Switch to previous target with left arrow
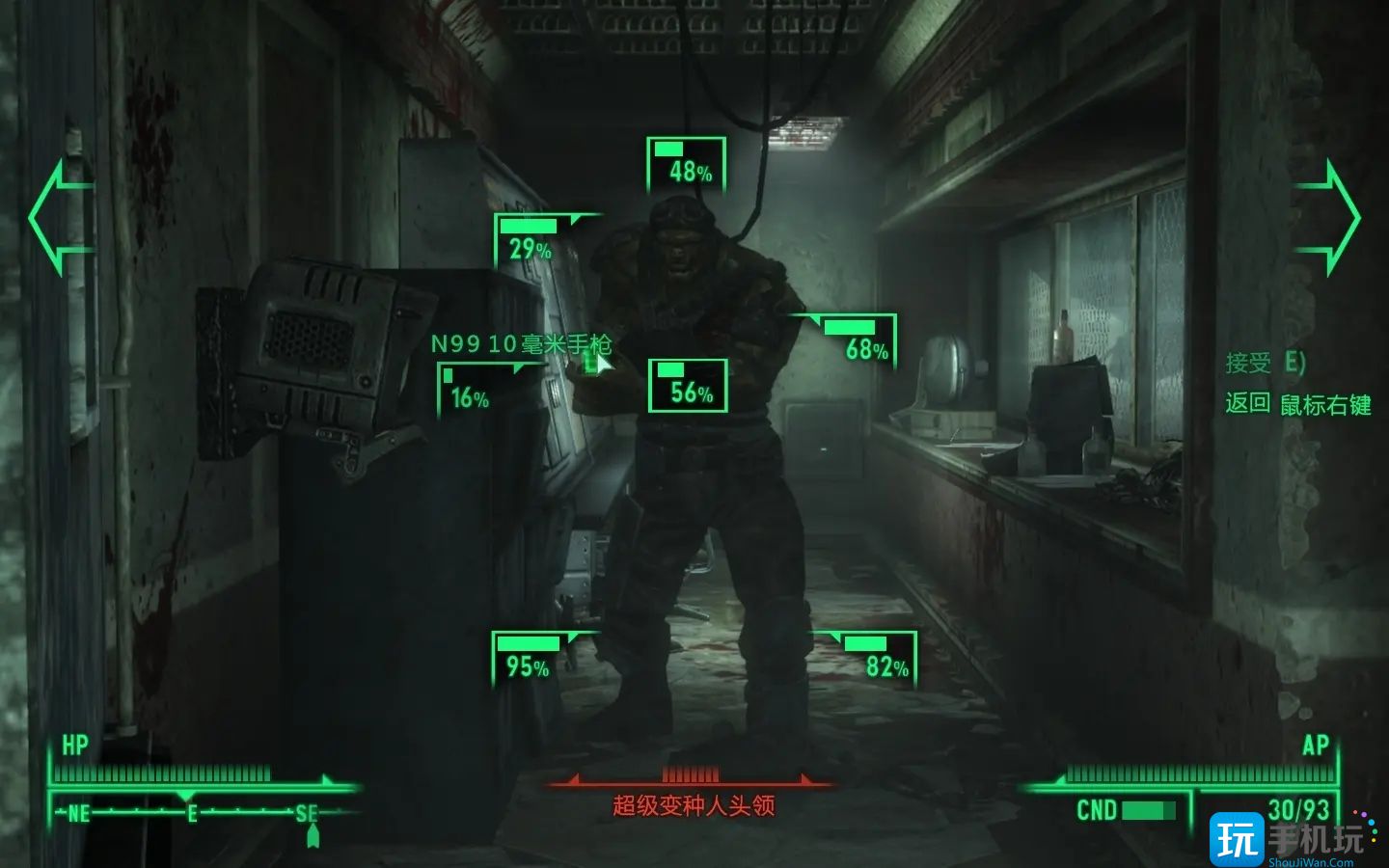 tap(59, 217)
